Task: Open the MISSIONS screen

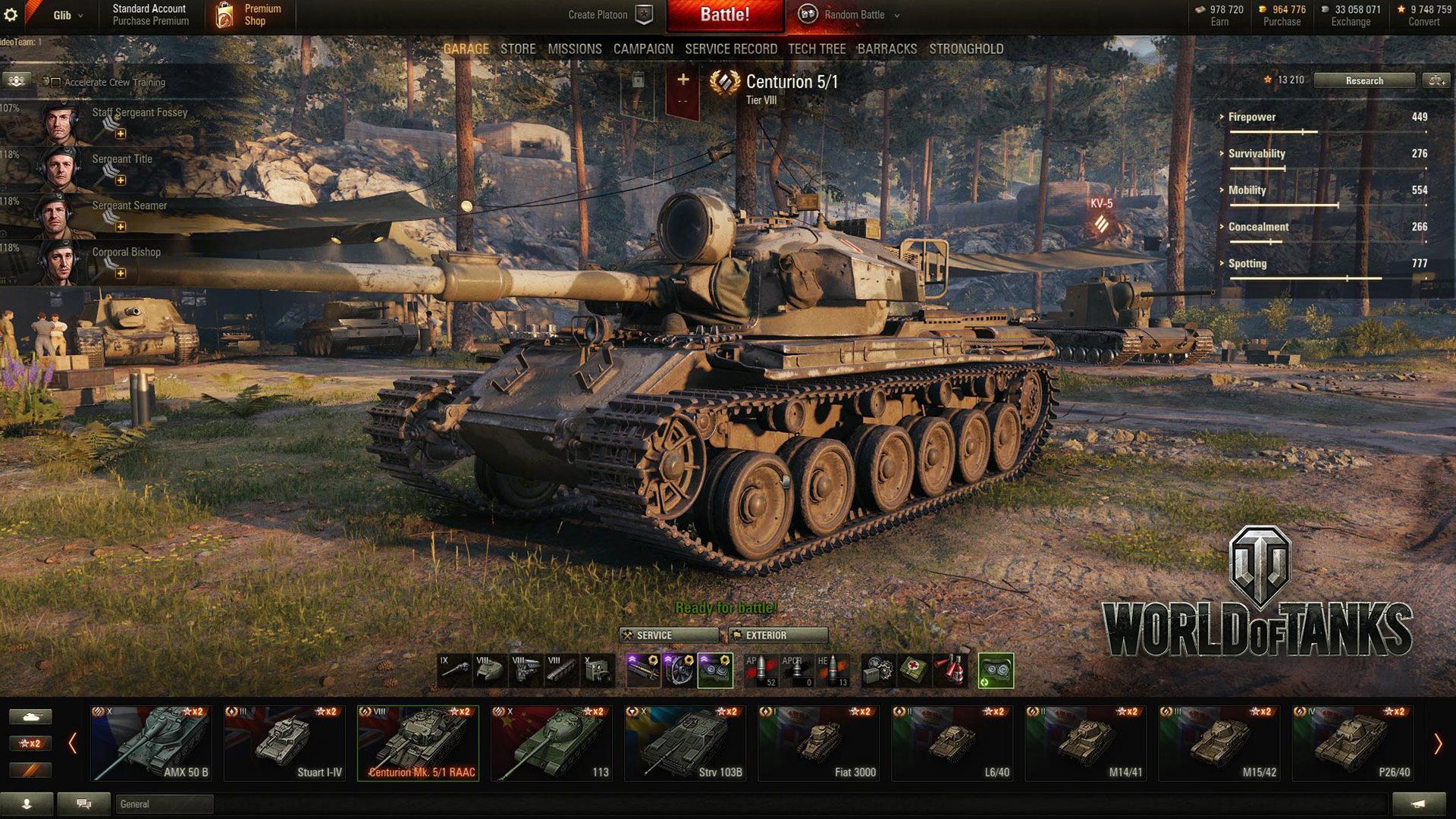Action: tap(575, 49)
